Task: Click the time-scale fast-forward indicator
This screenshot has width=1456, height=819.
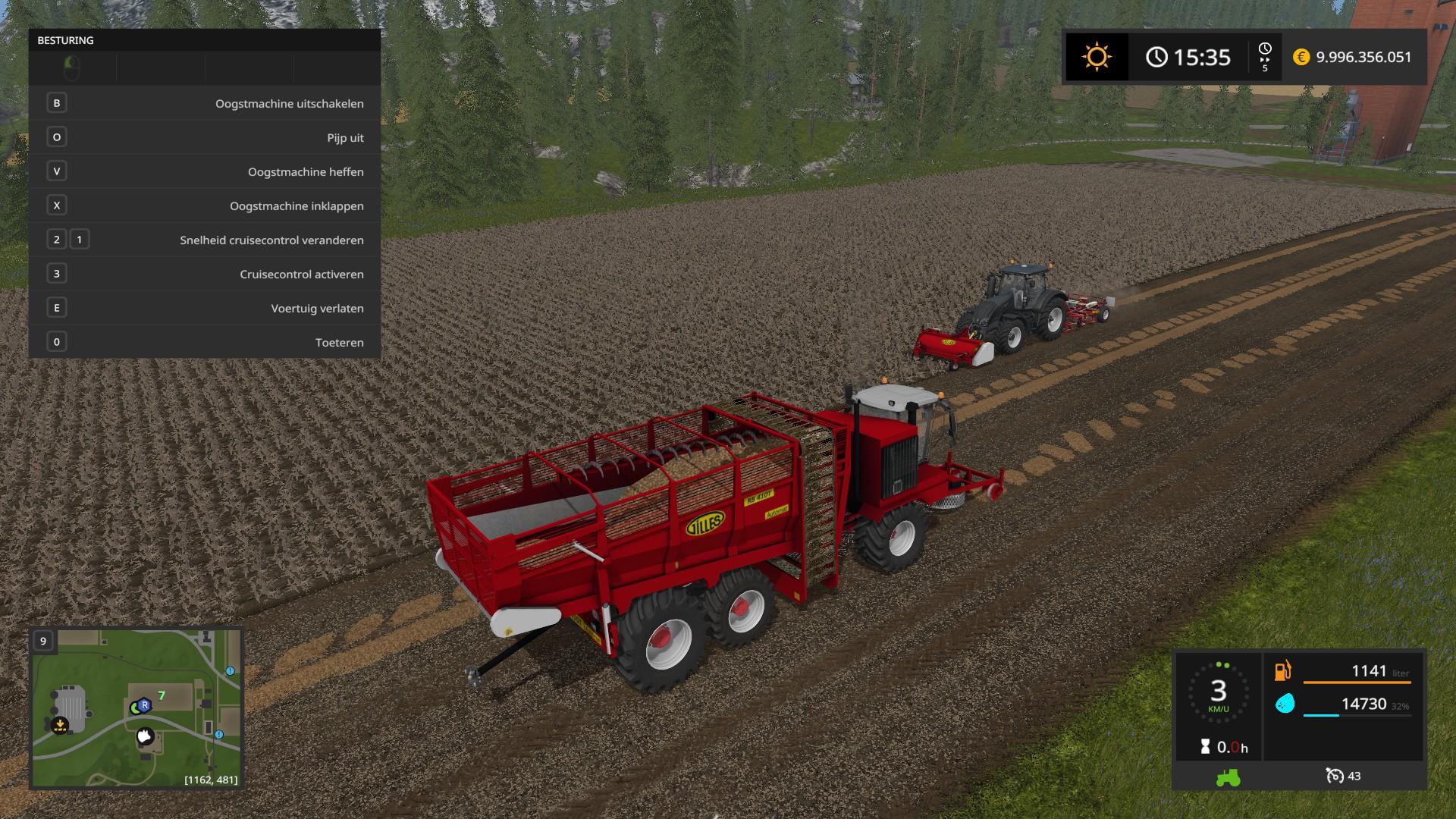Action: coord(1265,58)
